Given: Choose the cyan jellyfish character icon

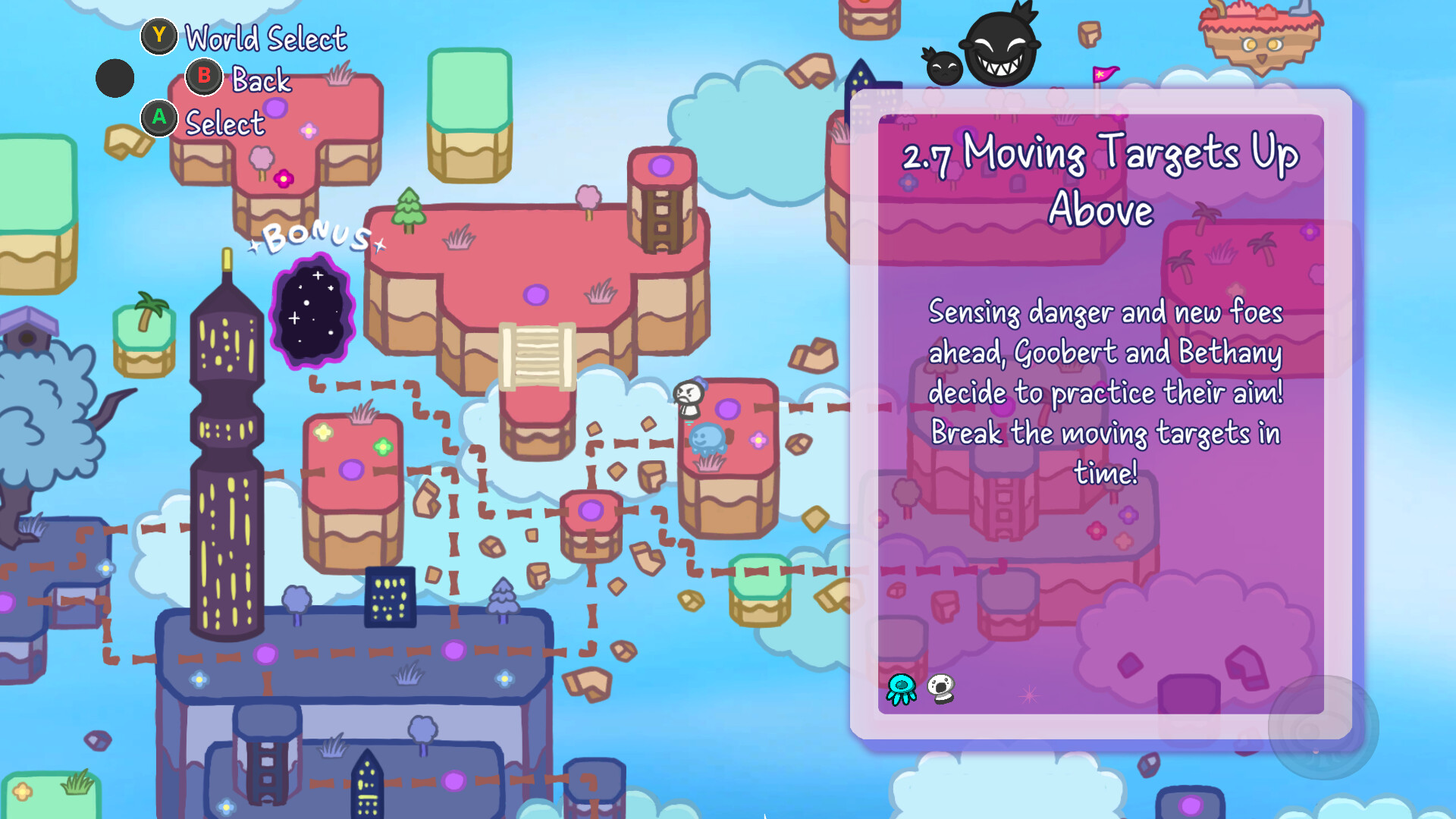Looking at the screenshot, I should coord(902,689).
